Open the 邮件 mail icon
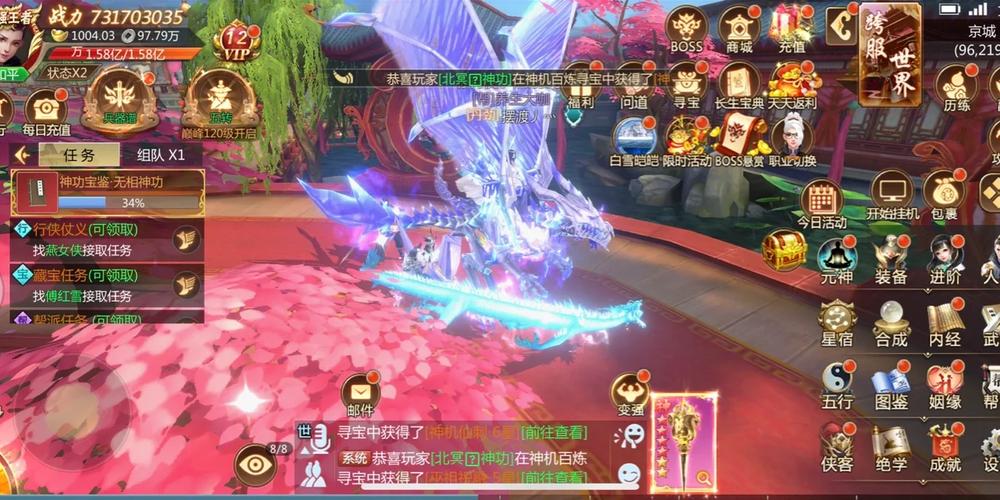 click(x=360, y=393)
